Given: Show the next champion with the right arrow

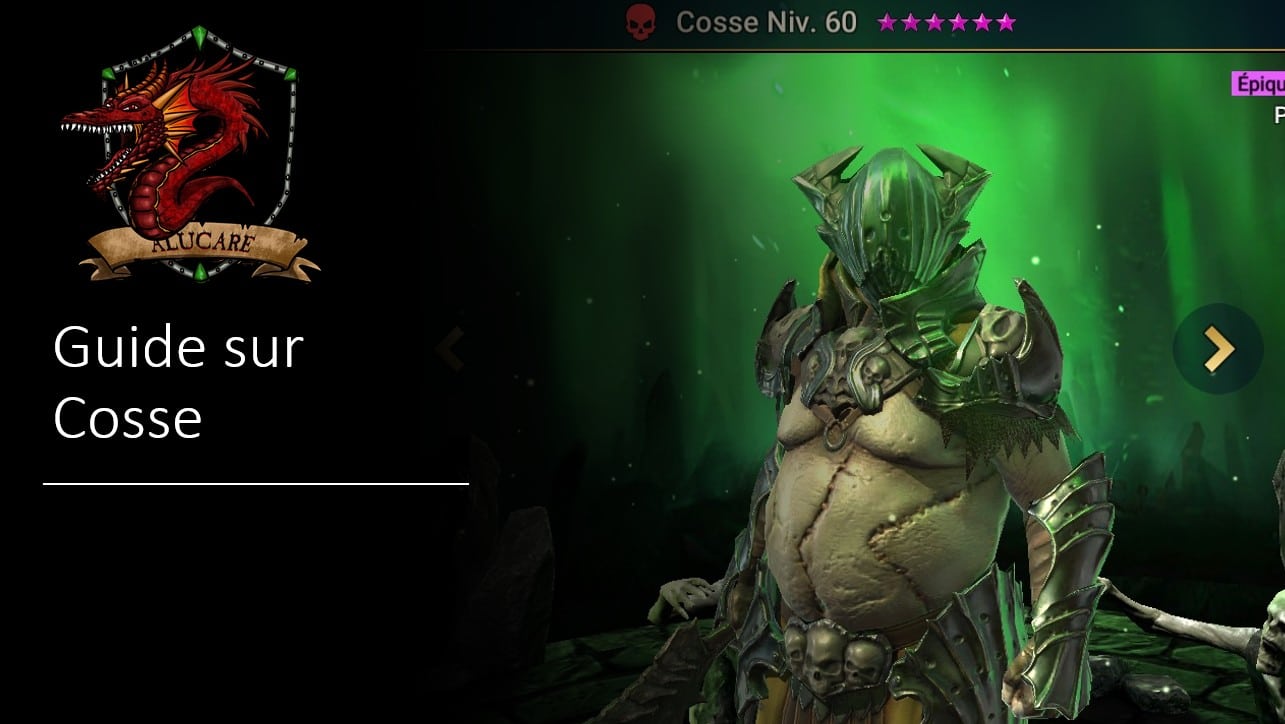Looking at the screenshot, I should [x=1217, y=349].
